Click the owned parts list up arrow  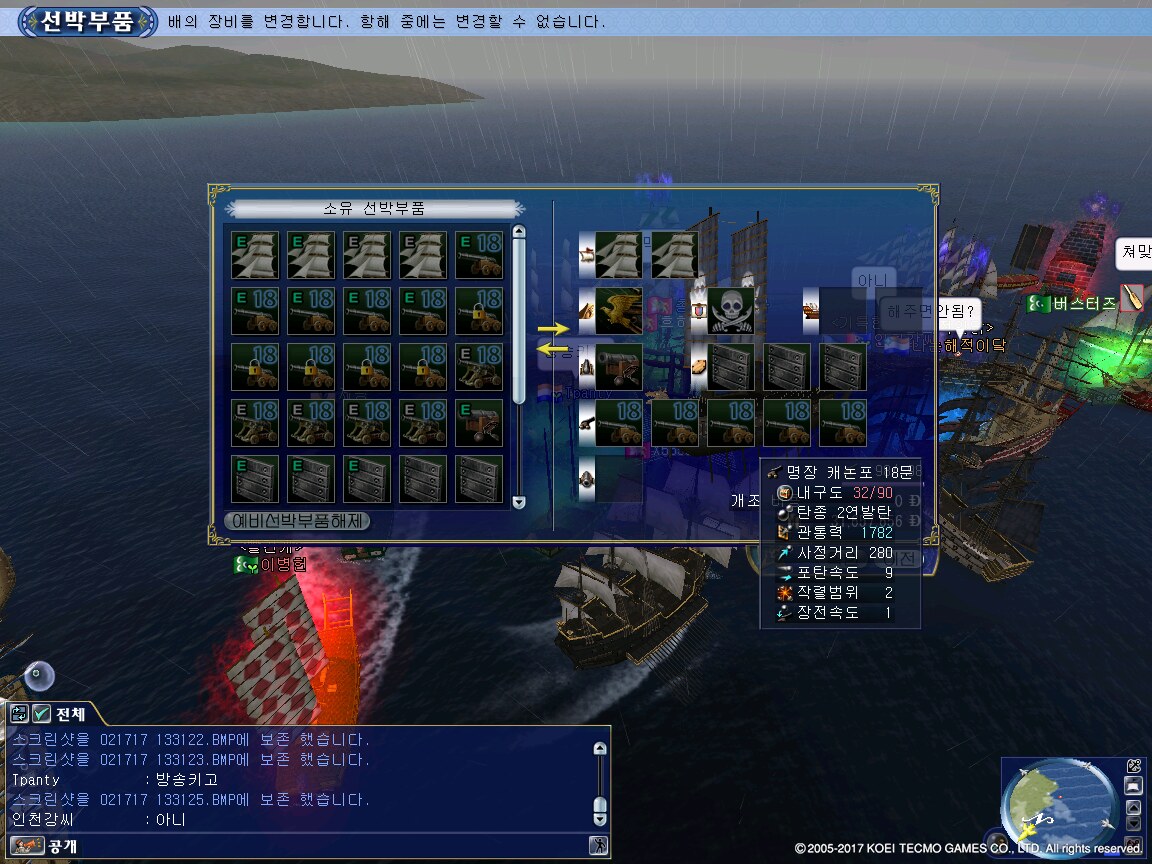[x=518, y=233]
